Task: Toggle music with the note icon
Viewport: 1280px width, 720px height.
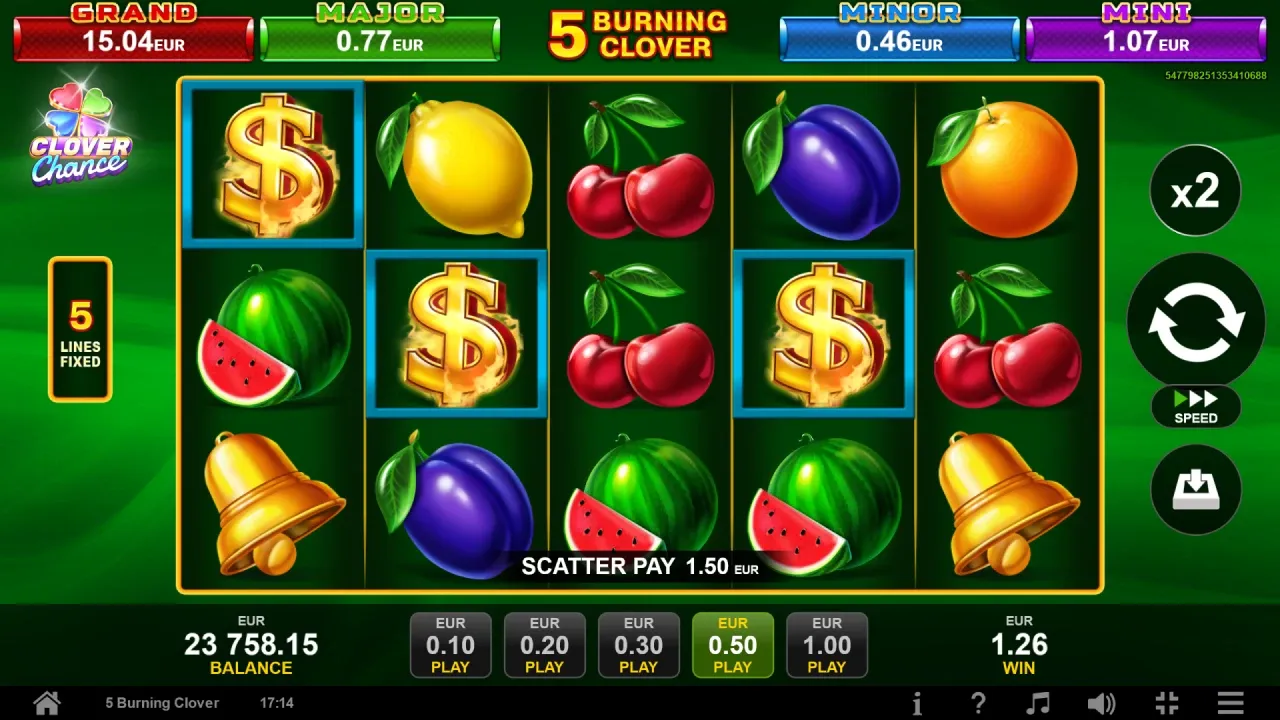Action: point(1039,703)
